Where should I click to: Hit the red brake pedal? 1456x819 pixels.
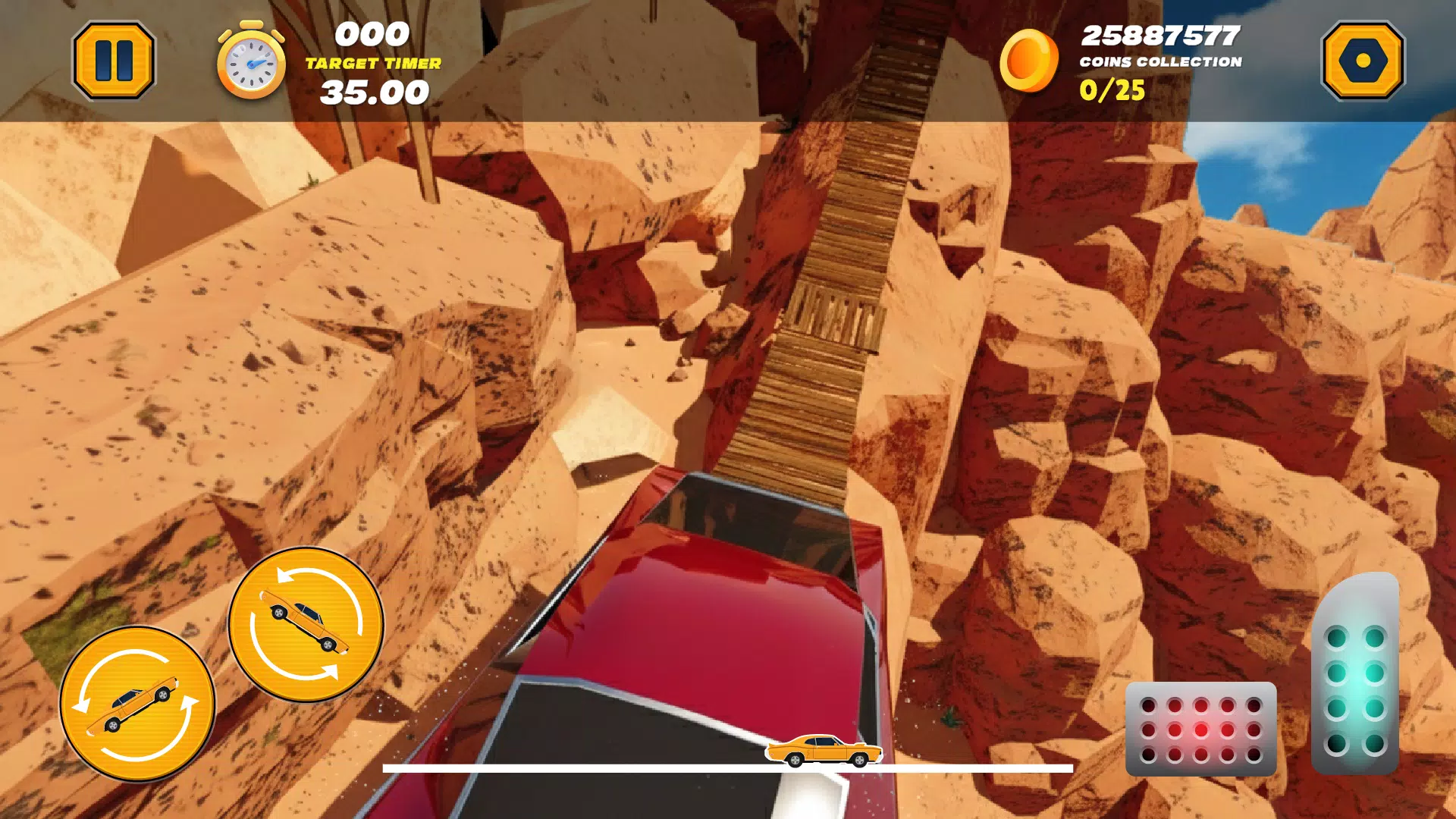coord(1200,729)
